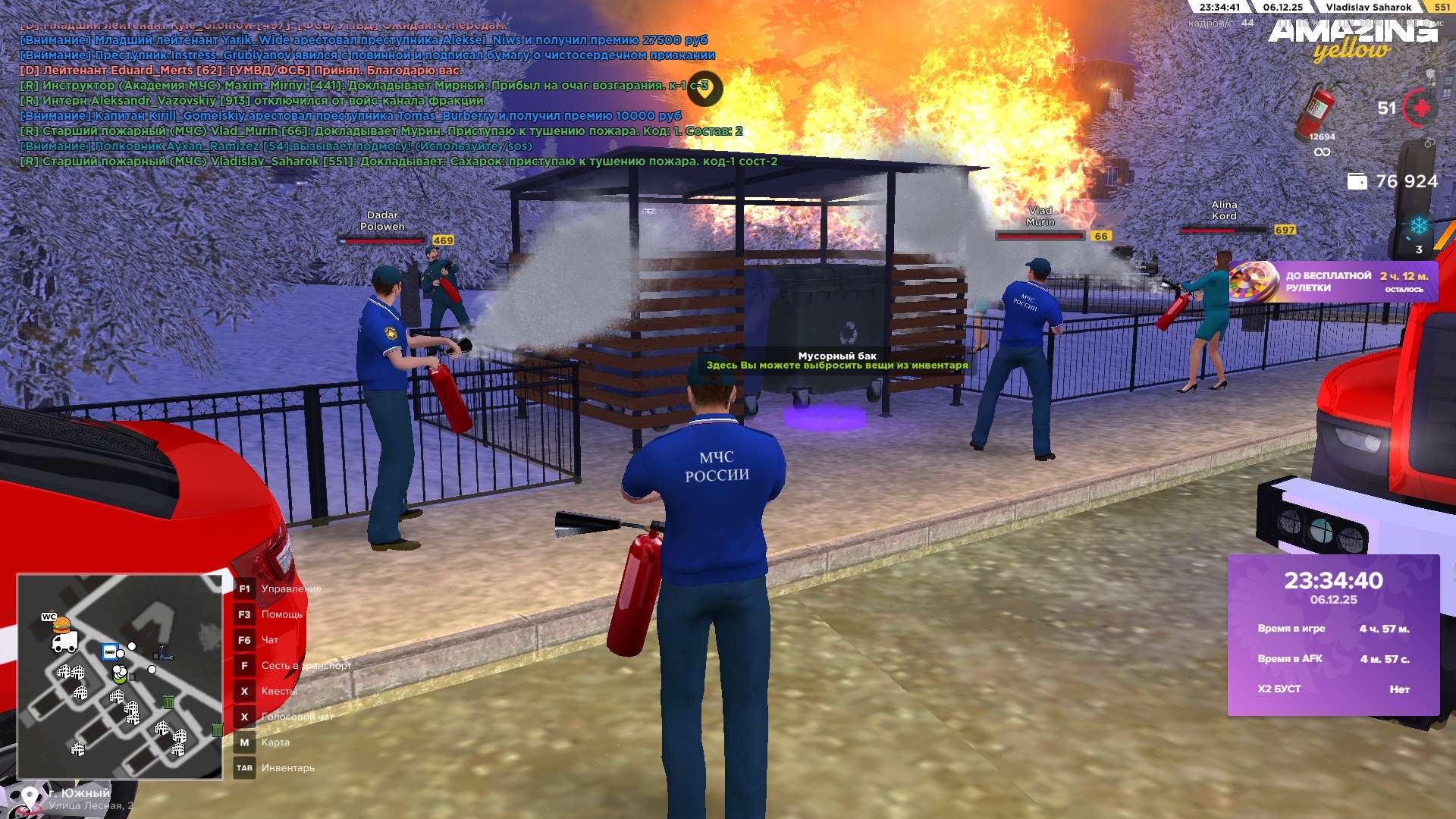Select the bus stop marker on the minimap
The image size is (1456, 819).
point(110,652)
